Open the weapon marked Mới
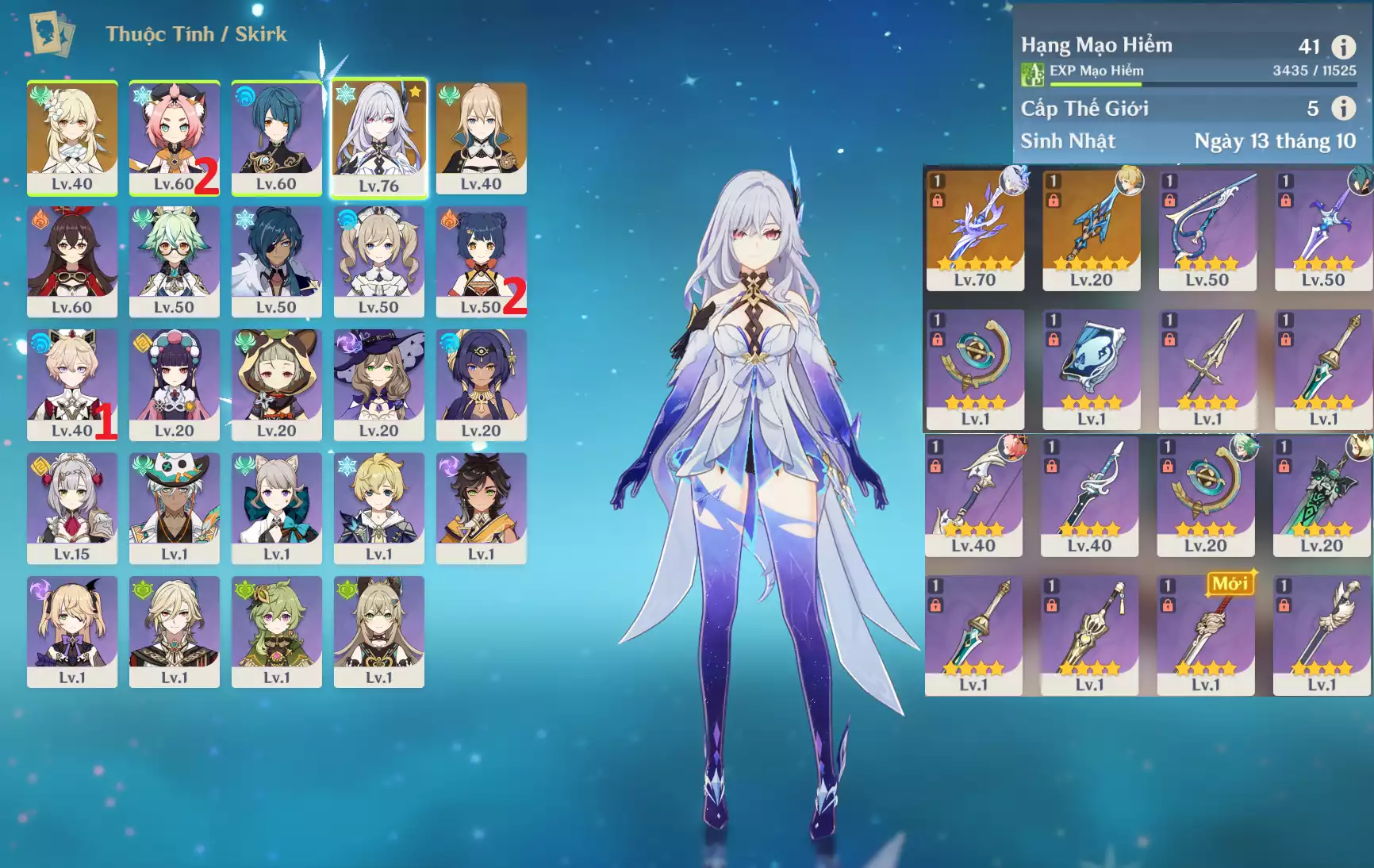This screenshot has height=868, width=1374. (1205, 635)
